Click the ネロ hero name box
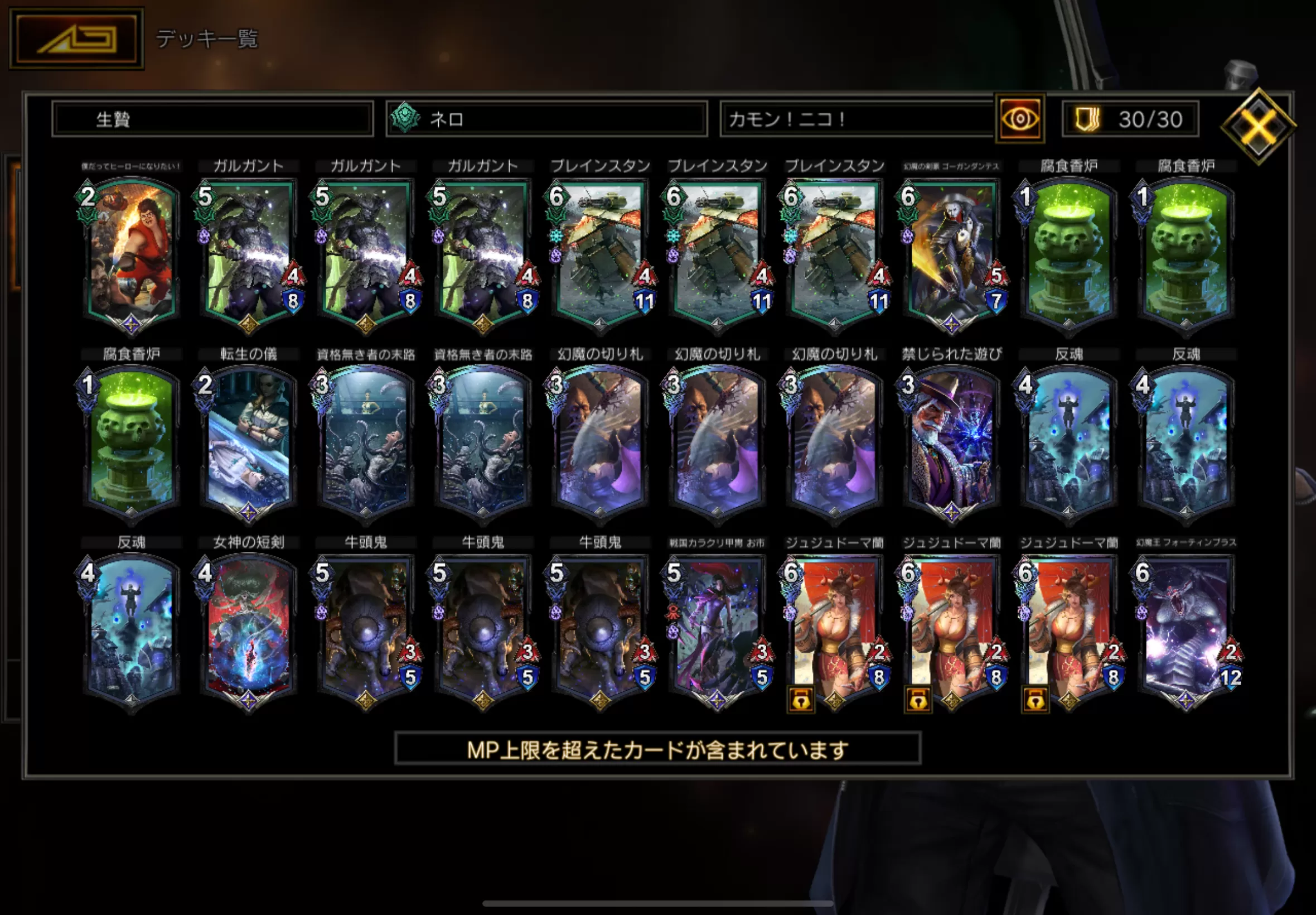The width and height of the screenshot is (1316, 915). pyautogui.click(x=546, y=119)
